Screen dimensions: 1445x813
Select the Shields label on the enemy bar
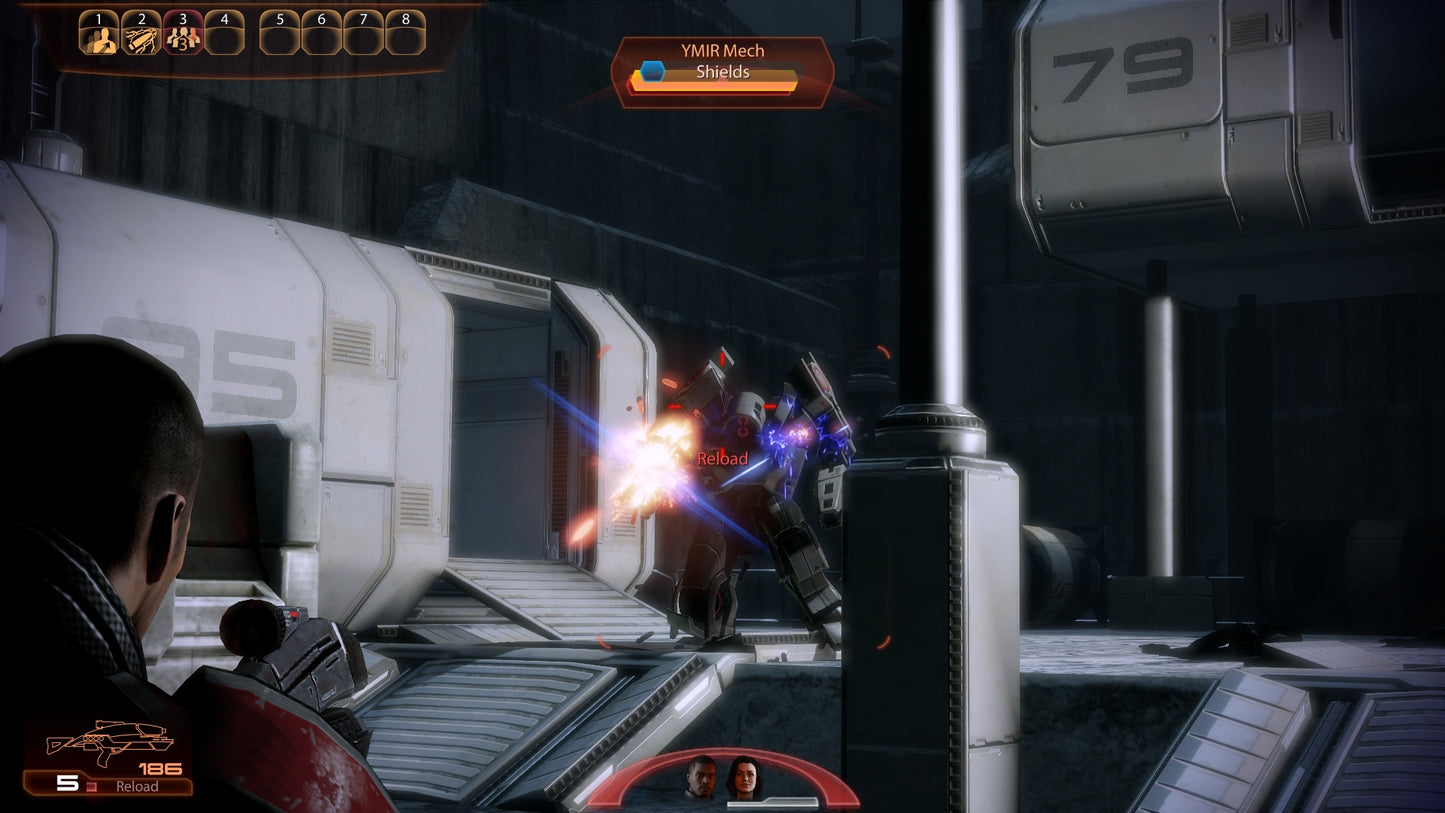pos(721,72)
